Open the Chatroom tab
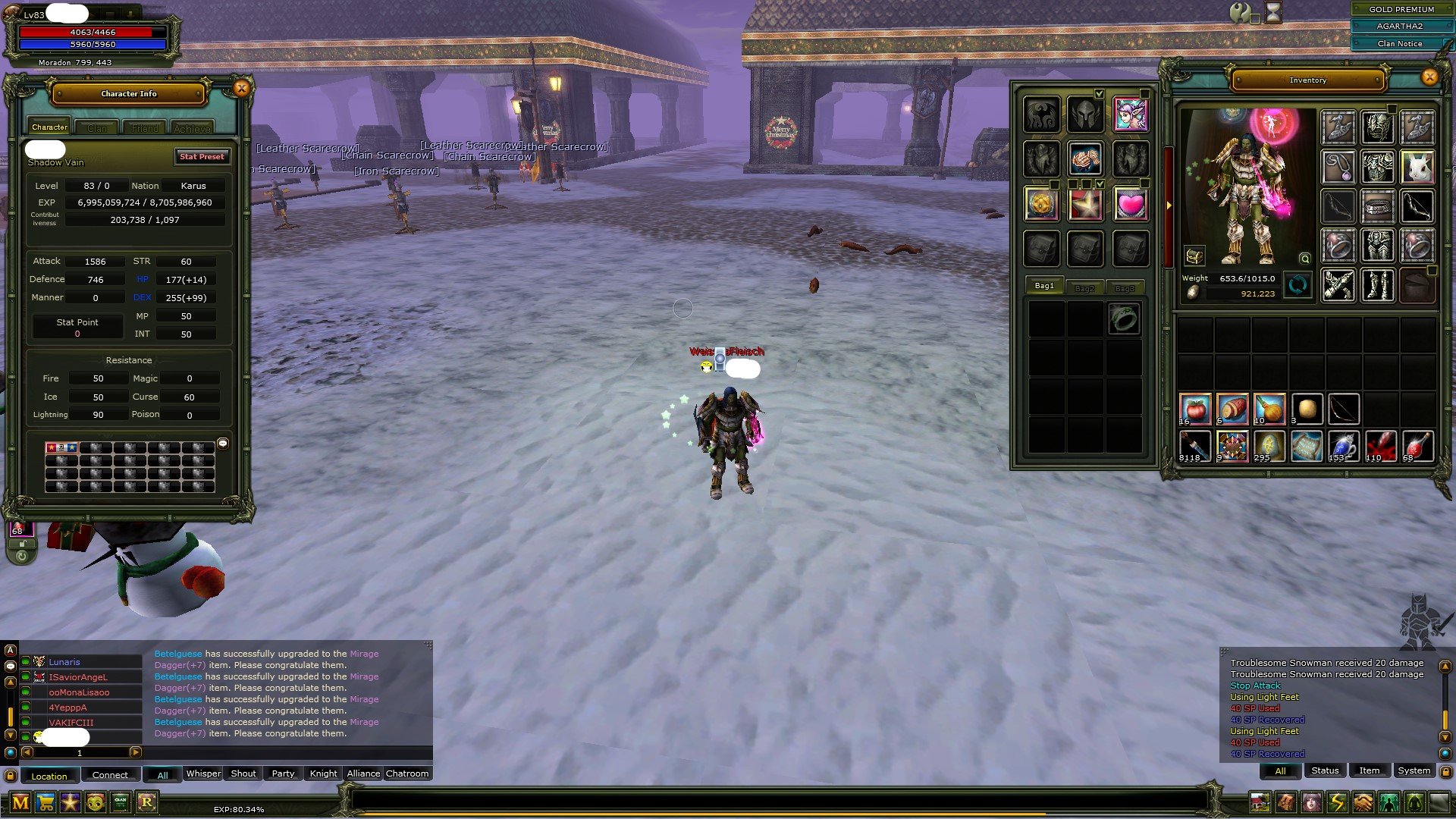Screen dimensions: 1456x819 pyautogui.click(x=407, y=773)
